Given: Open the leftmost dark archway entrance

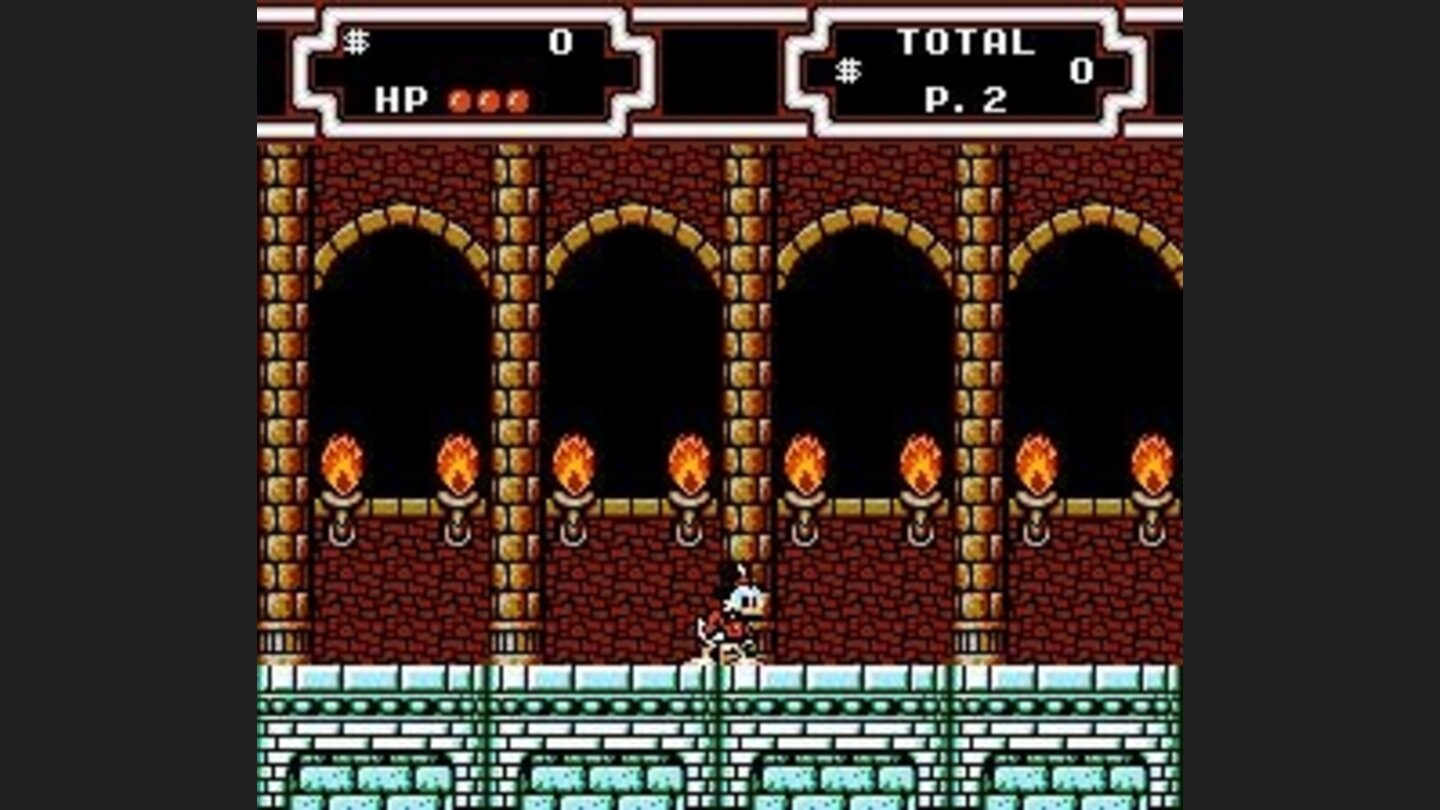Looking at the screenshot, I should tap(400, 330).
